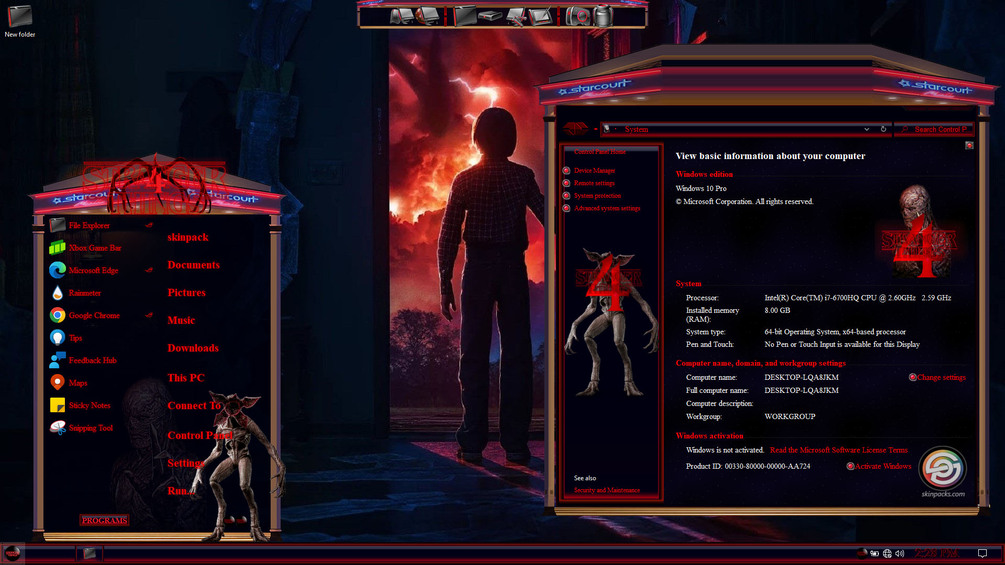Viewport: 1005px width, 565px height.
Task: Focus the Search Control Panel box
Action: [940, 129]
